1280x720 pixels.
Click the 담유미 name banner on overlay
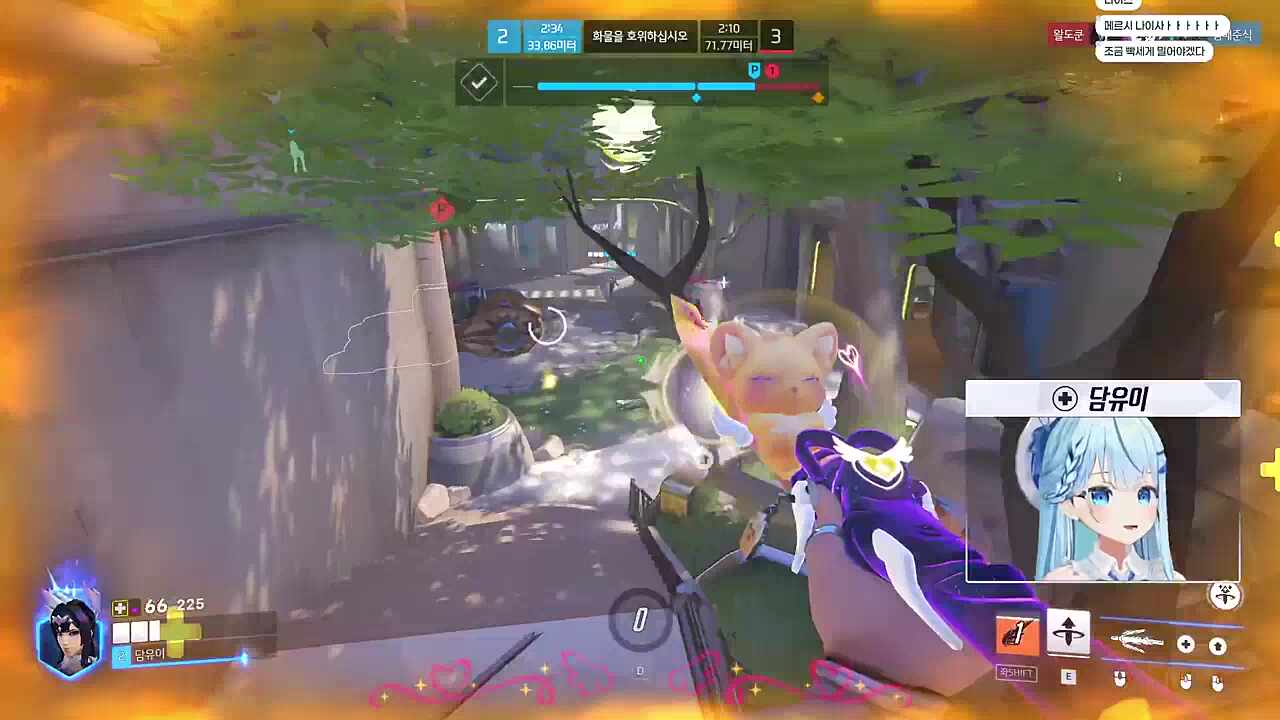coord(1102,399)
